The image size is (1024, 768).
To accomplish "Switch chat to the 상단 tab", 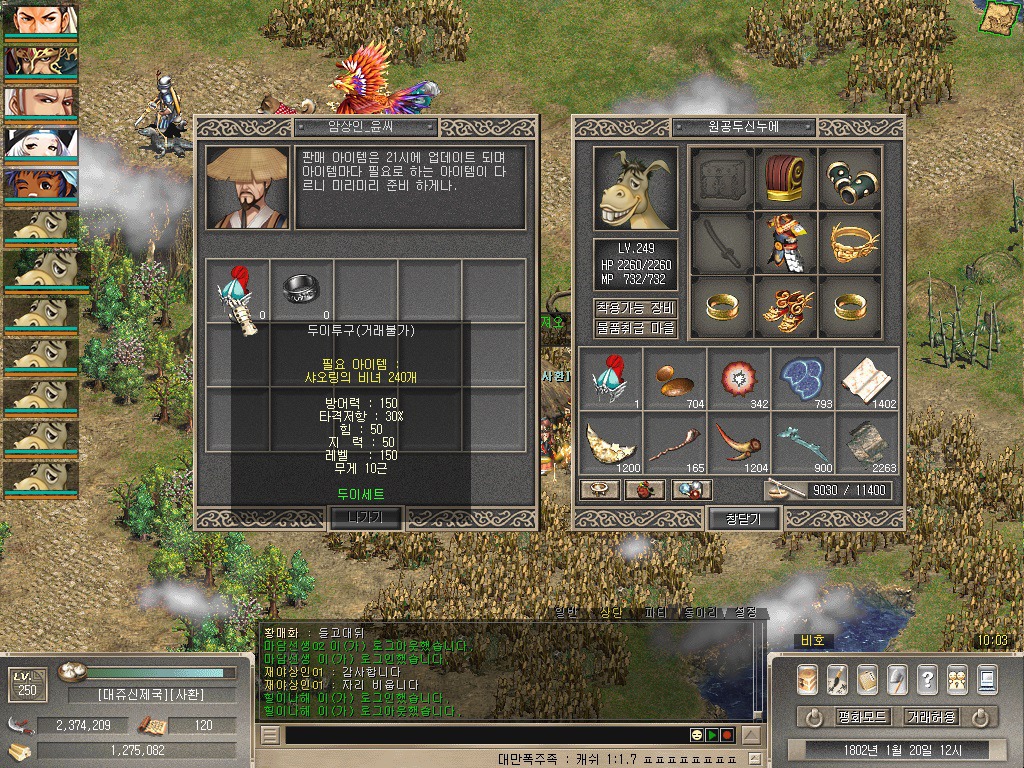I will [611, 613].
